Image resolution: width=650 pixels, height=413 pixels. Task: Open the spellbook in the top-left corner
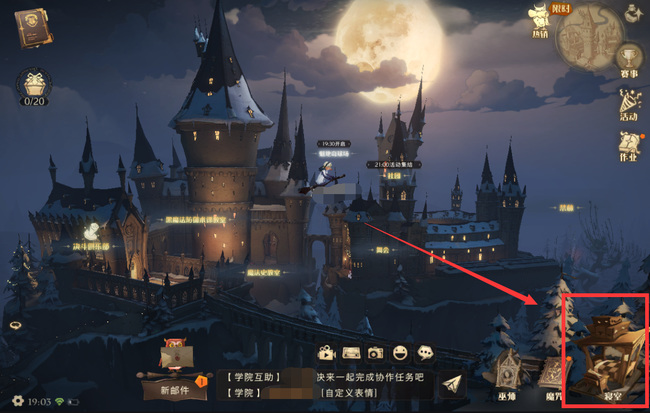[x=33, y=27]
